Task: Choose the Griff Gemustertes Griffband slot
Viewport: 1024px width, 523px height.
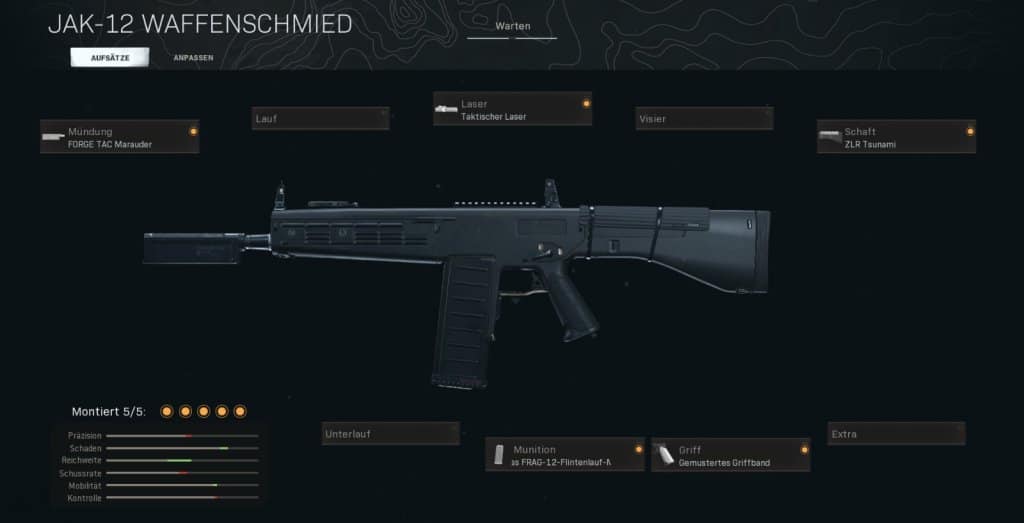Action: pos(730,455)
